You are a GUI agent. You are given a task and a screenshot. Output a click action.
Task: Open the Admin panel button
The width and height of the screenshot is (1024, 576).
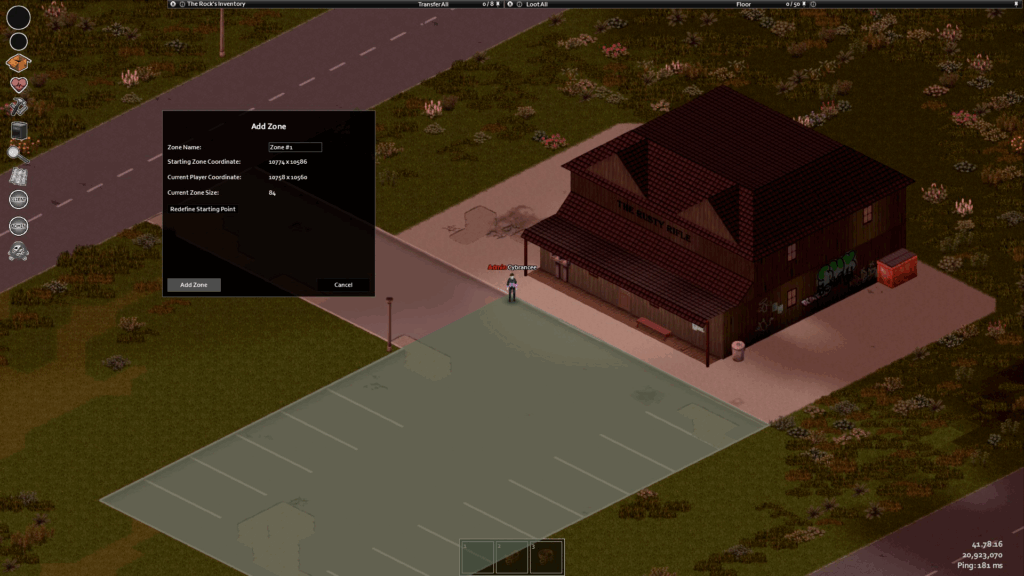(x=18, y=226)
